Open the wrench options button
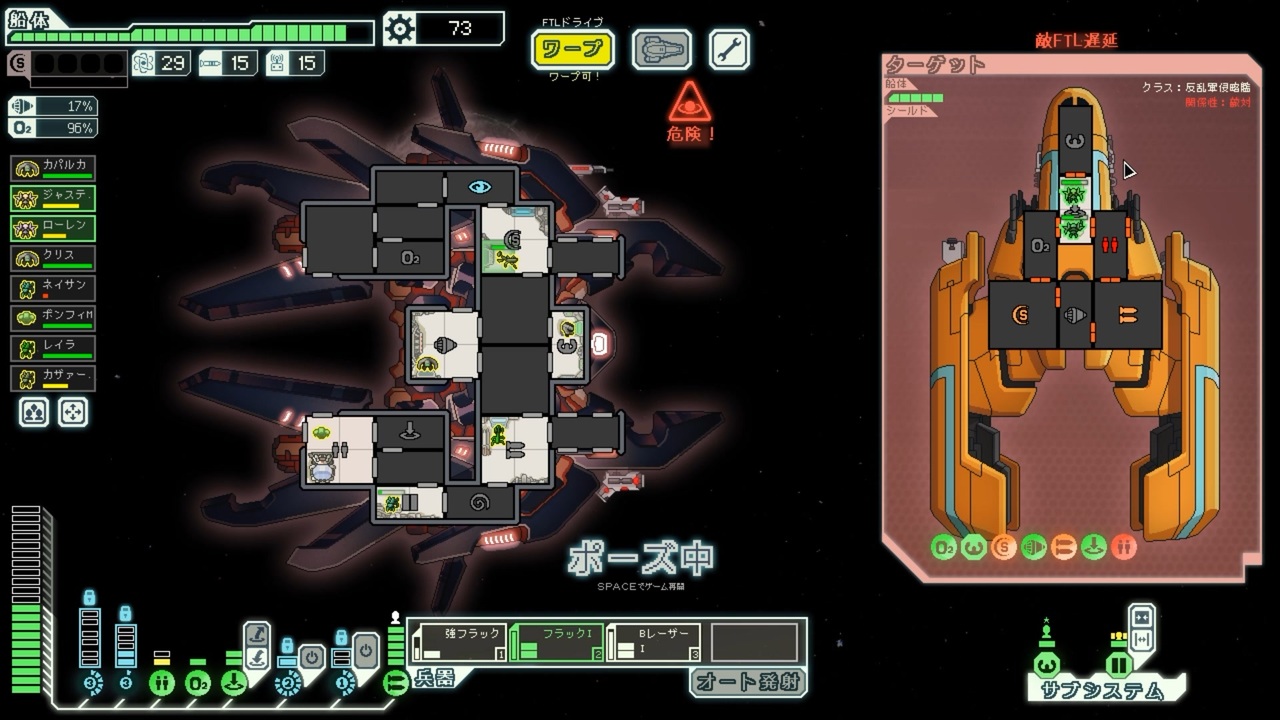The image size is (1280, 720). (x=729, y=49)
